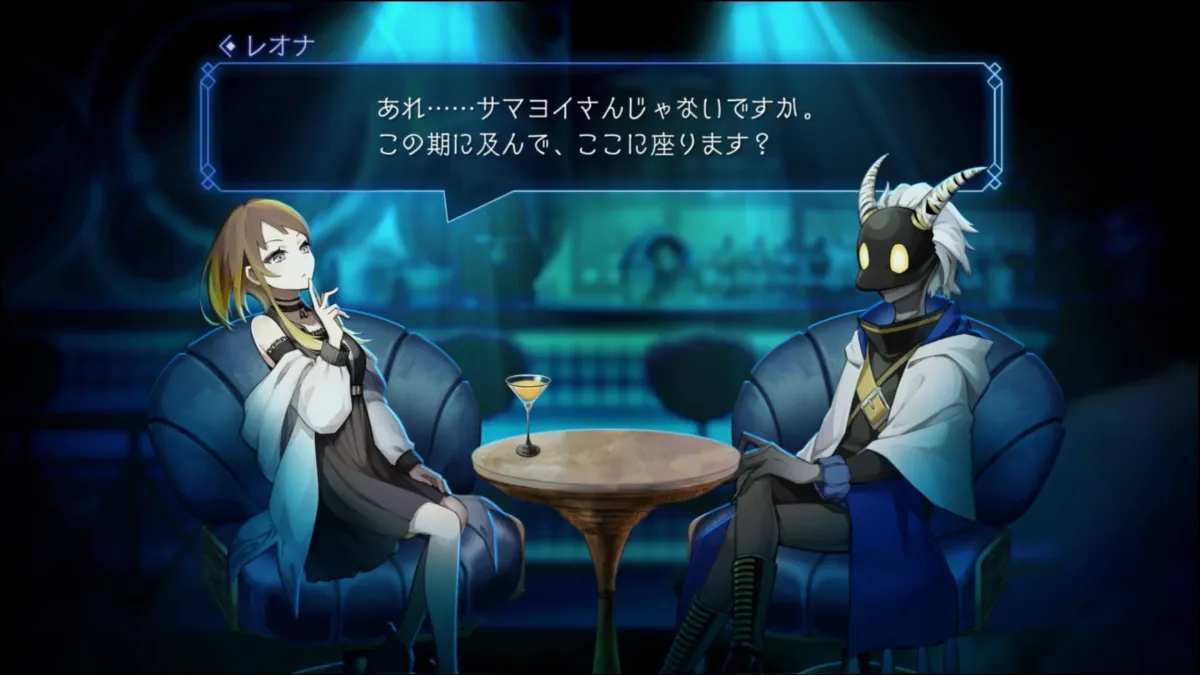Advance Leona's dialogue text box
Viewport: 1200px width, 675px height.
600,127
